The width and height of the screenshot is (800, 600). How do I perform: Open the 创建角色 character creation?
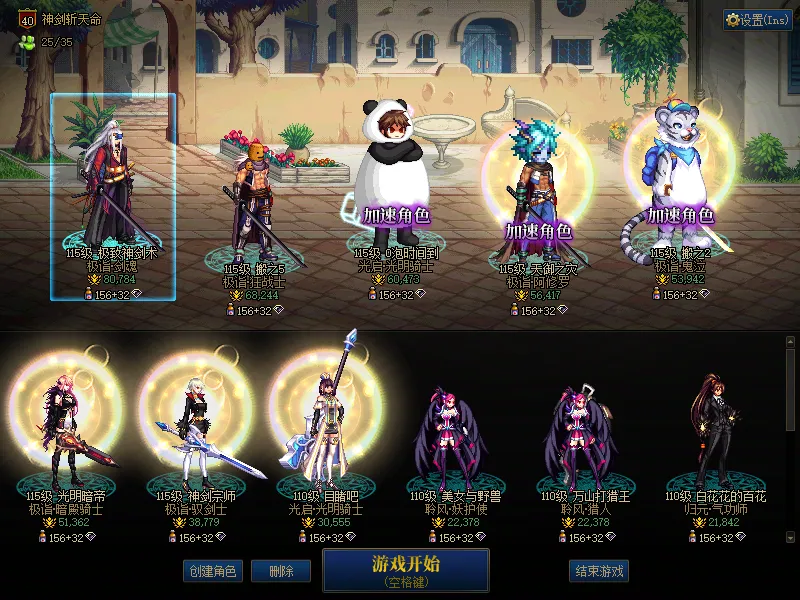[211, 571]
